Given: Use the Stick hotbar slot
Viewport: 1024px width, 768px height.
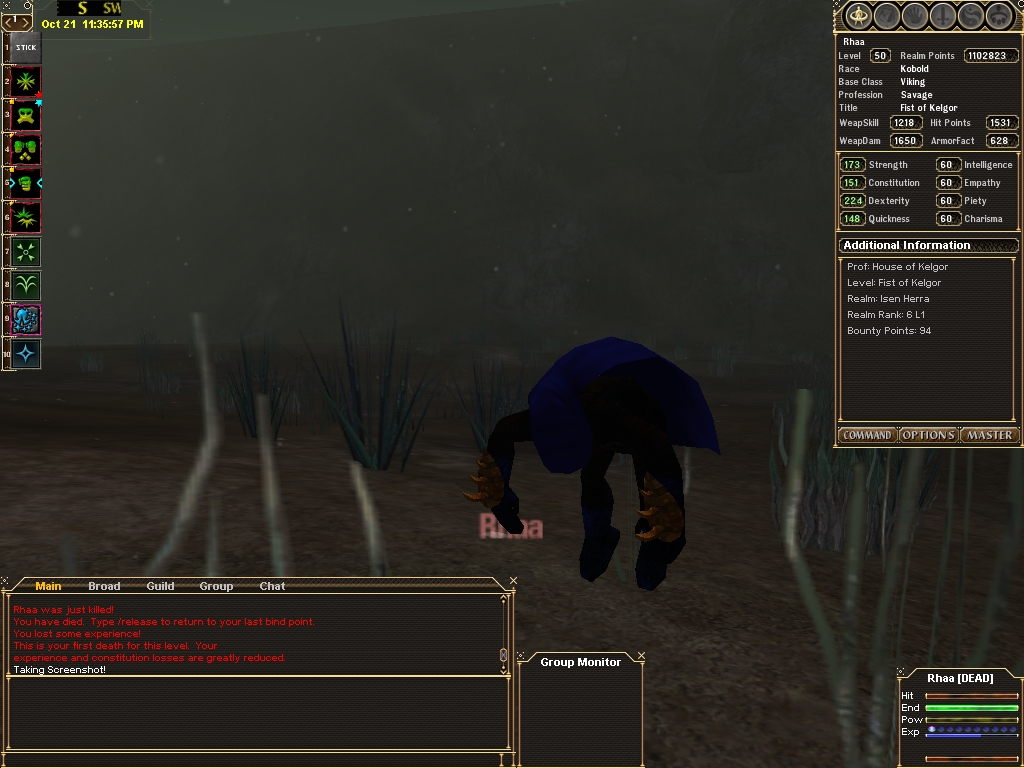Looking at the screenshot, I should pos(26,47).
